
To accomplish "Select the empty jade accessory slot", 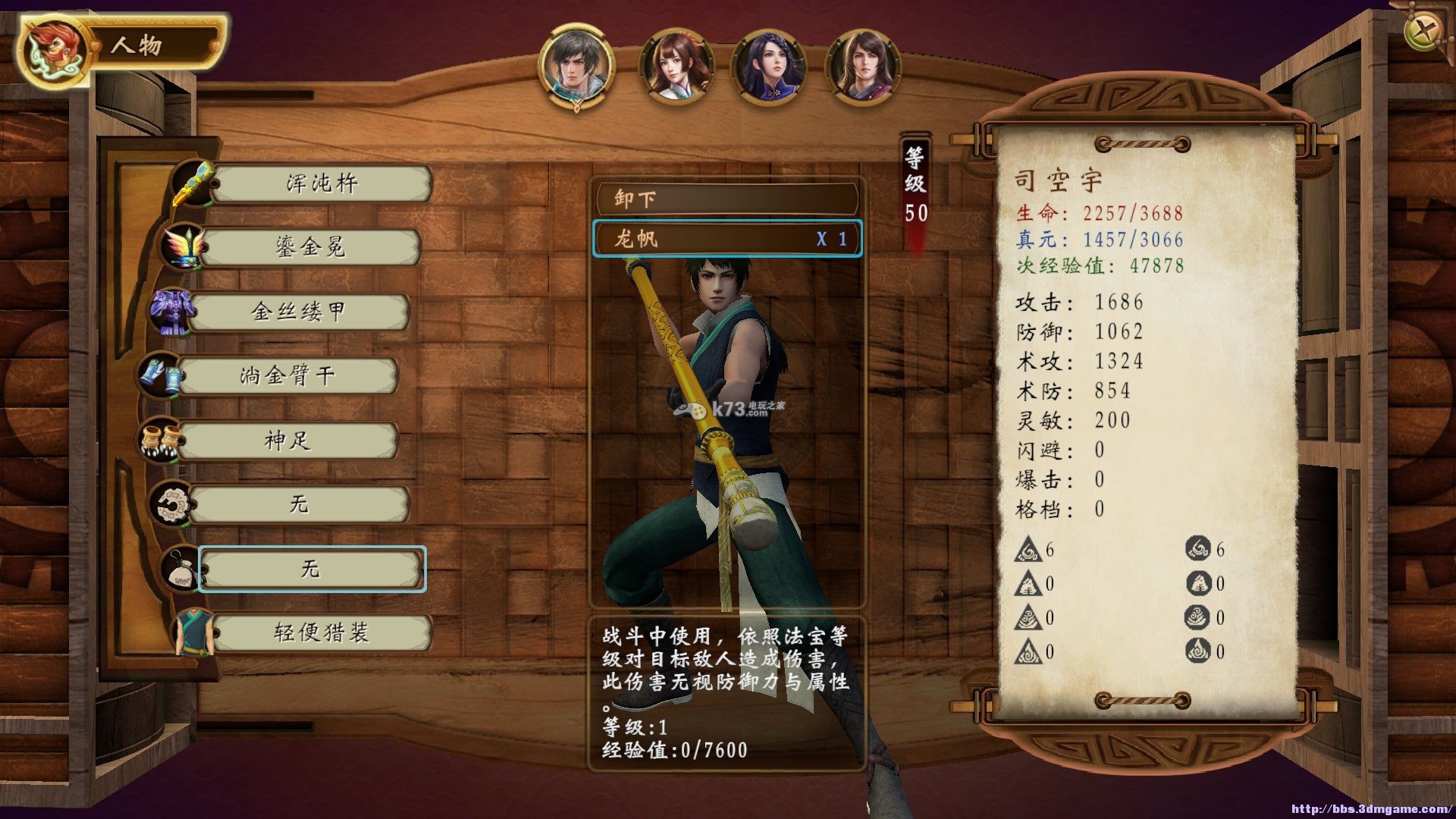I will (x=298, y=504).
